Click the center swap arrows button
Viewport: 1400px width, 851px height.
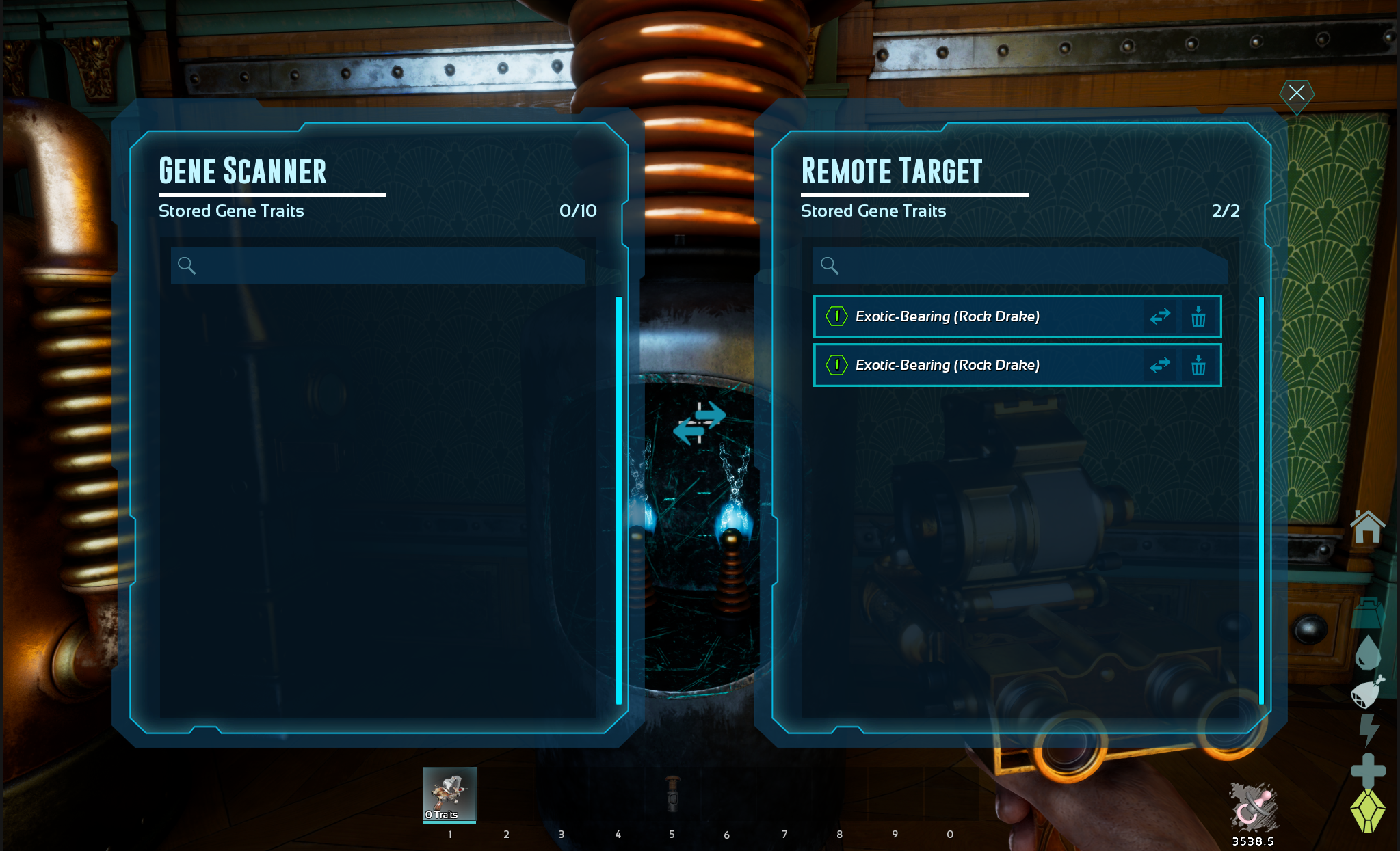click(699, 422)
